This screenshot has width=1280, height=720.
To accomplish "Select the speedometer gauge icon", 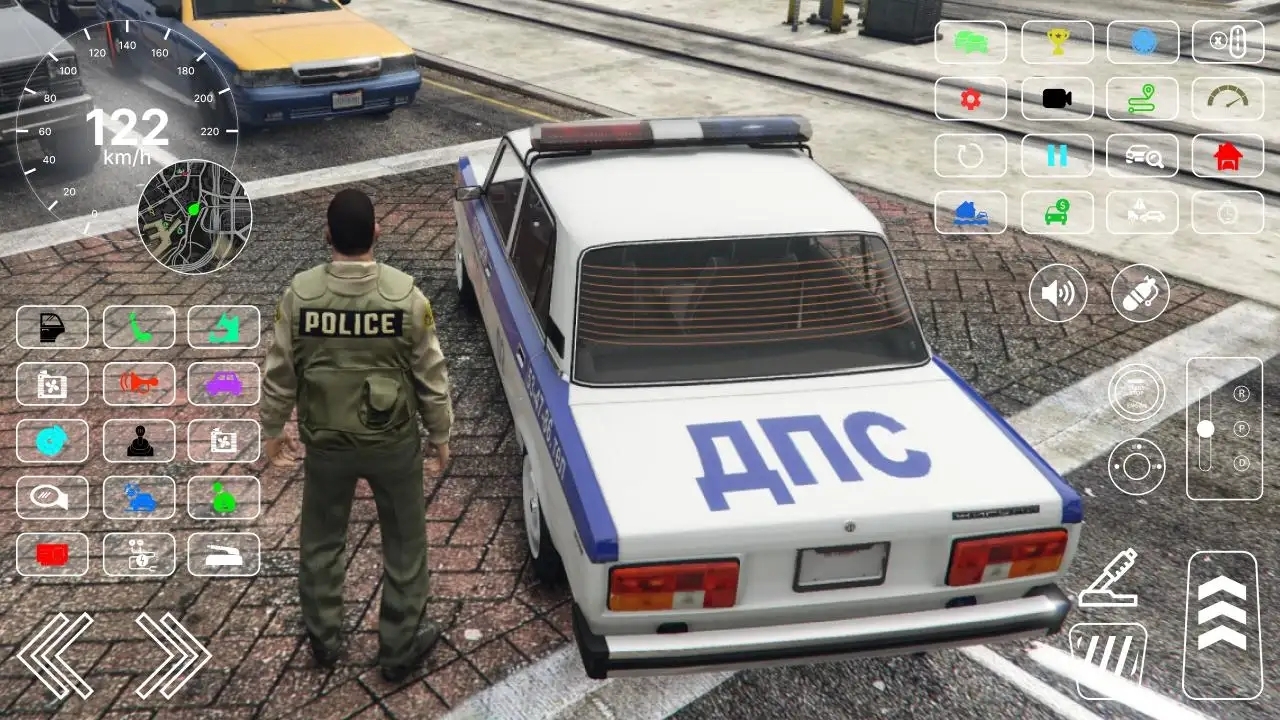I will (x=1228, y=99).
